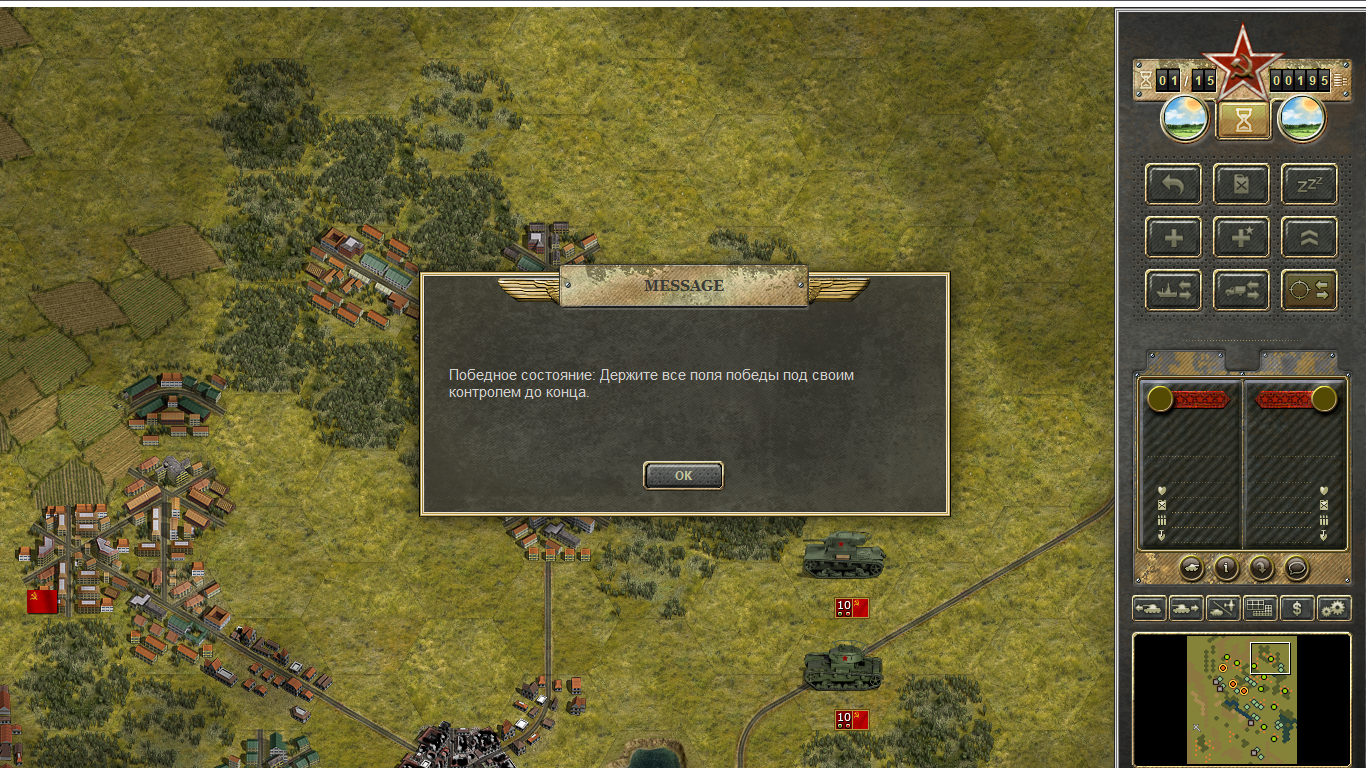
Task: Click the minimap to move the view
Action: (1241, 699)
